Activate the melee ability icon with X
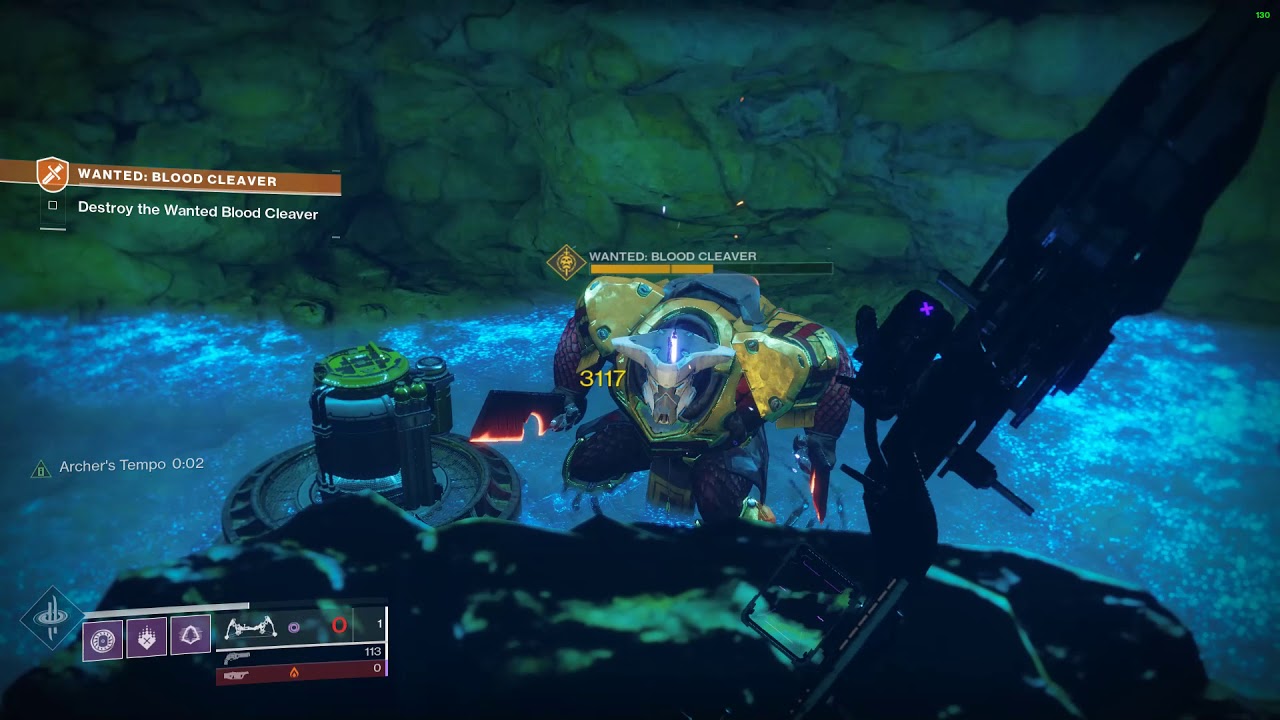1280x720 pixels. 147,638
